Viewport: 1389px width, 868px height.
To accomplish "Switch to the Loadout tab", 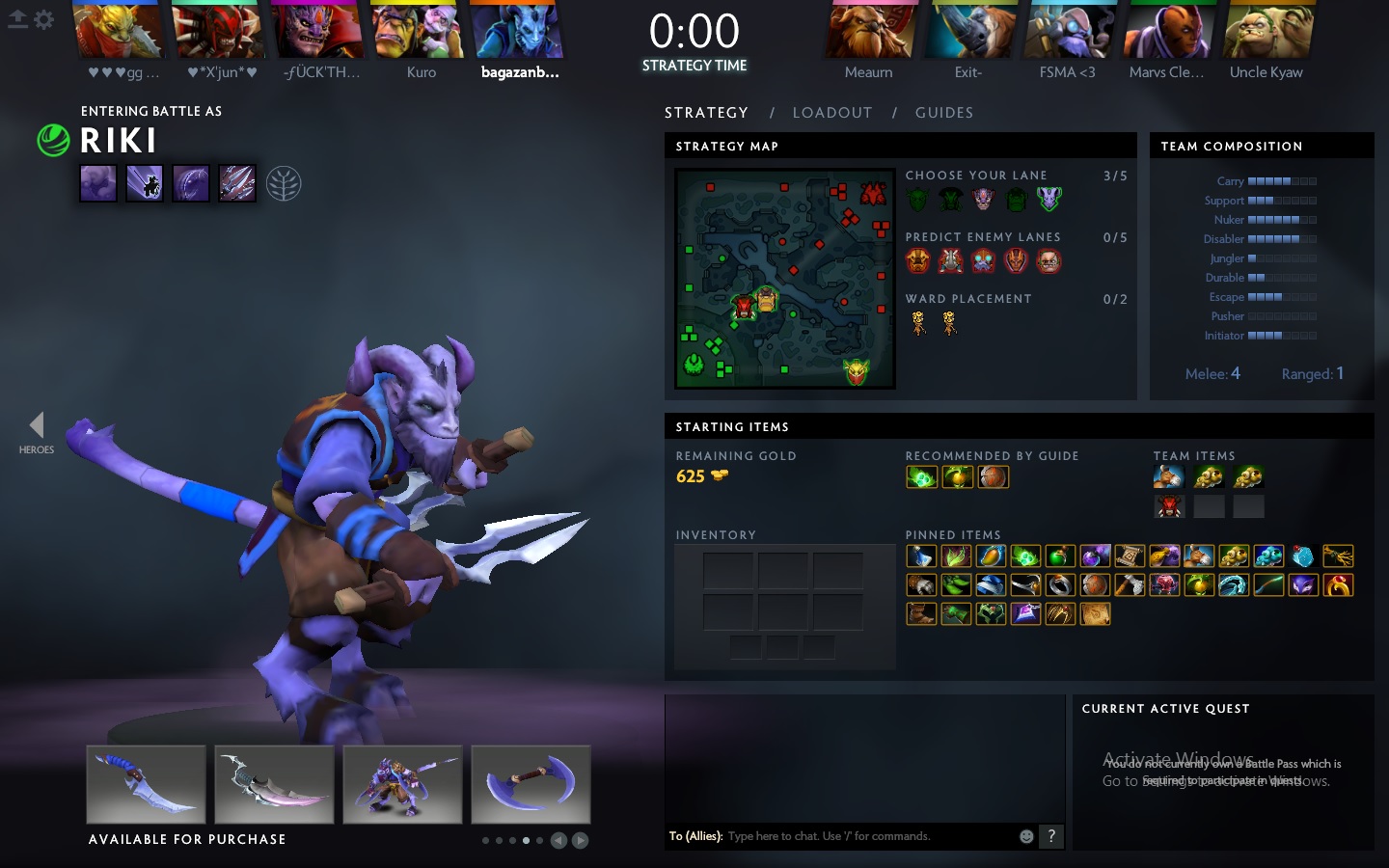I will click(x=831, y=113).
